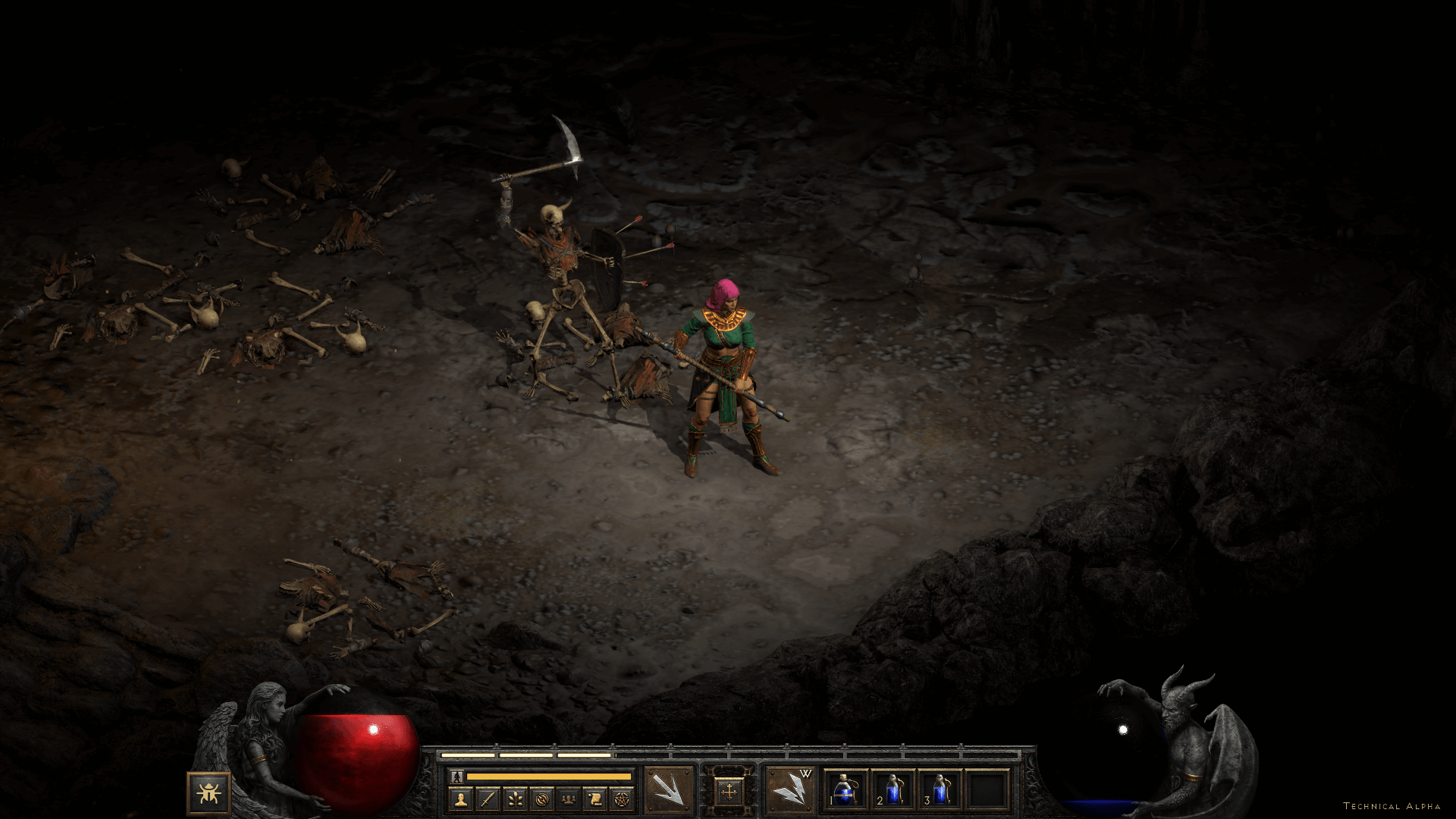1456x819 pixels.
Task: Open the character sheet icon
Action: coord(461,799)
